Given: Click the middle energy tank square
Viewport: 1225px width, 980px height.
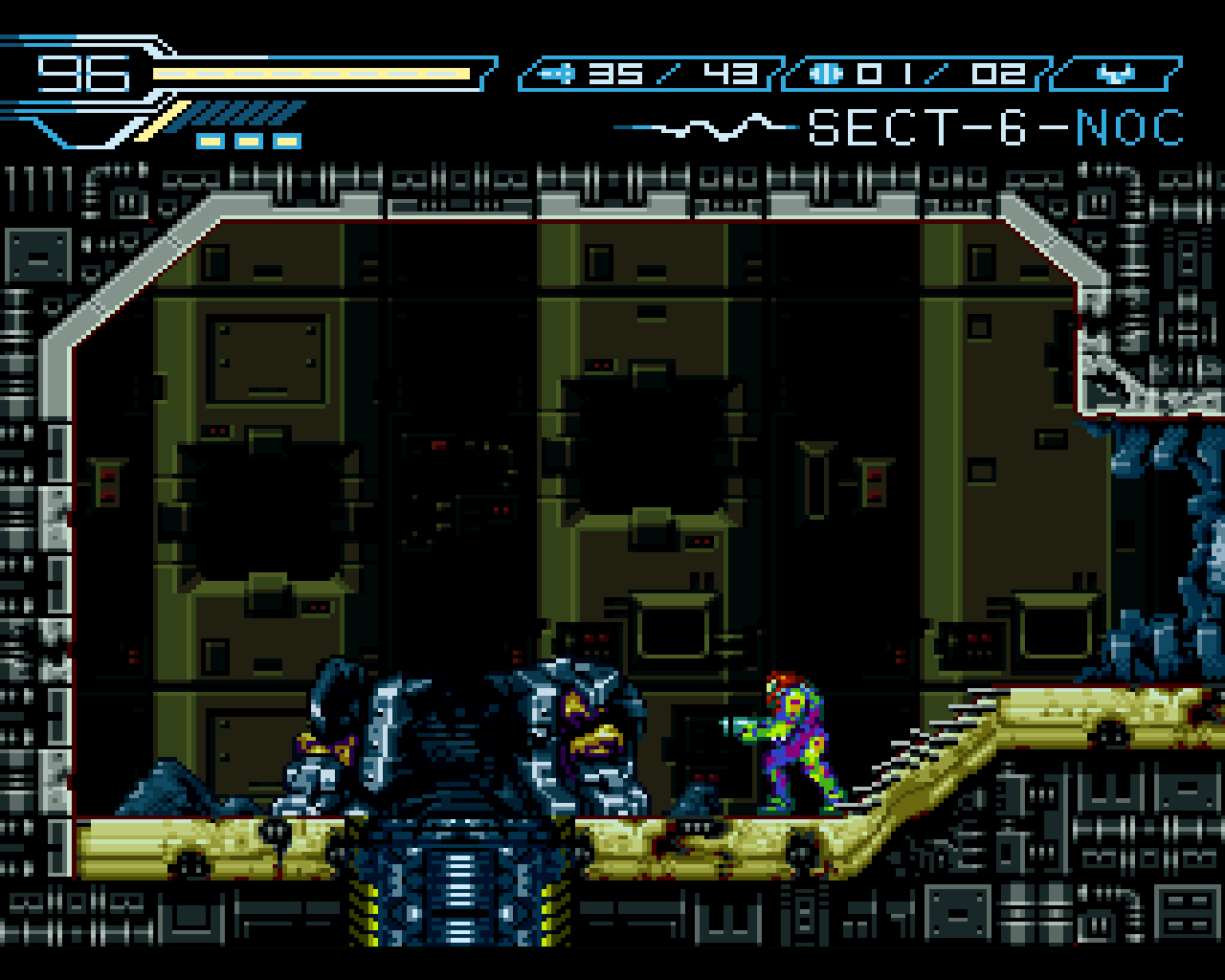Looking at the screenshot, I should tap(247, 141).
